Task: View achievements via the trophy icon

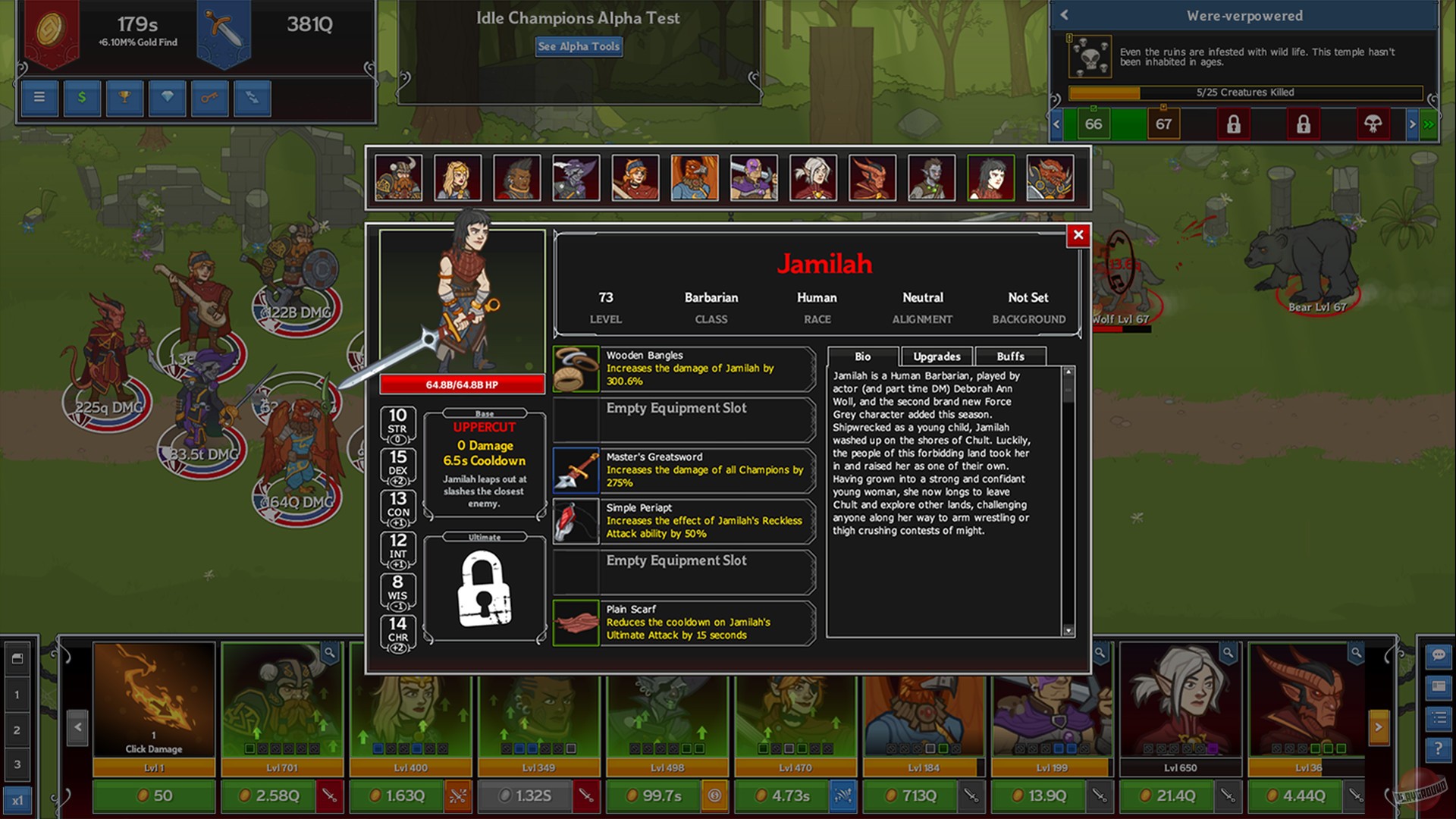Action: tap(124, 98)
